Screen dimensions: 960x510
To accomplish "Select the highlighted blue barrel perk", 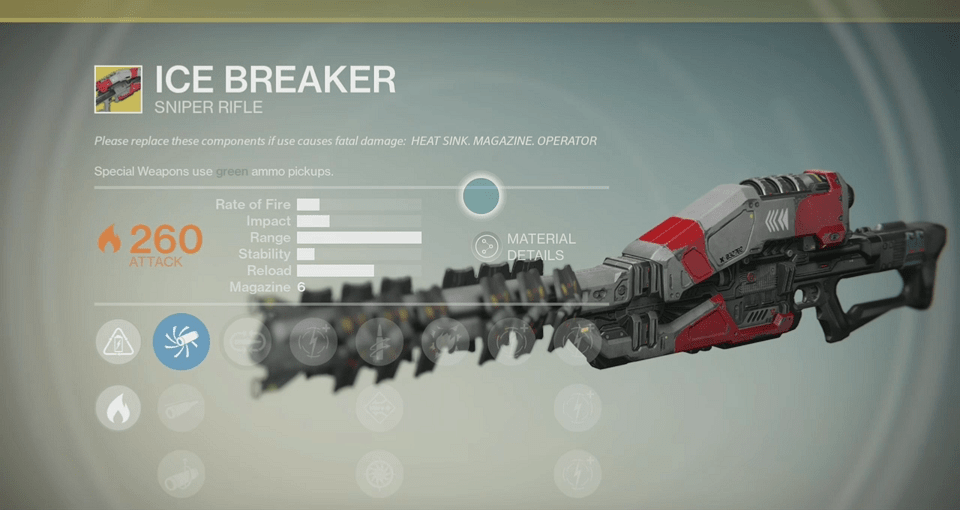I will click(181, 342).
